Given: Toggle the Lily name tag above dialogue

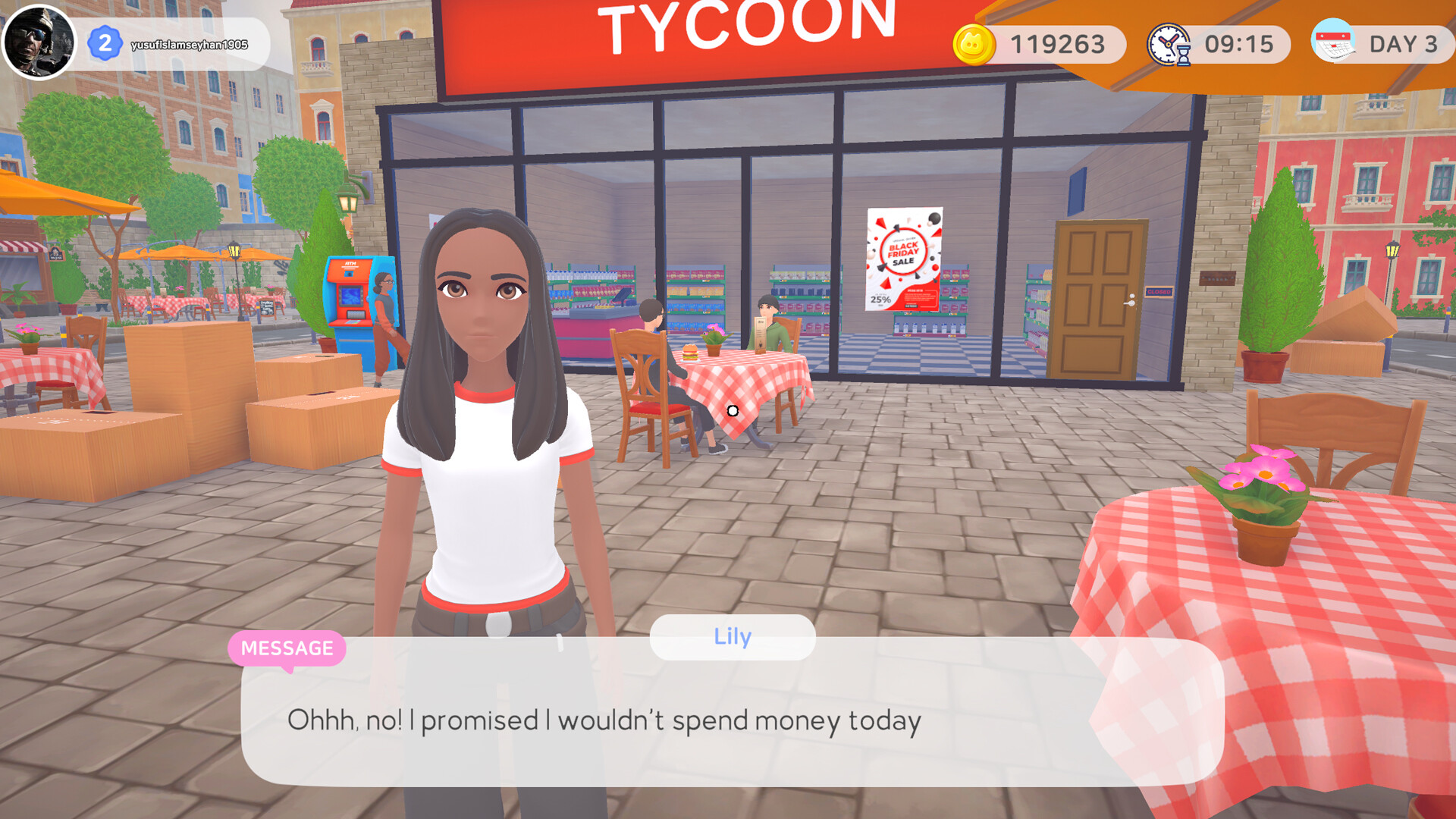Looking at the screenshot, I should (x=731, y=637).
